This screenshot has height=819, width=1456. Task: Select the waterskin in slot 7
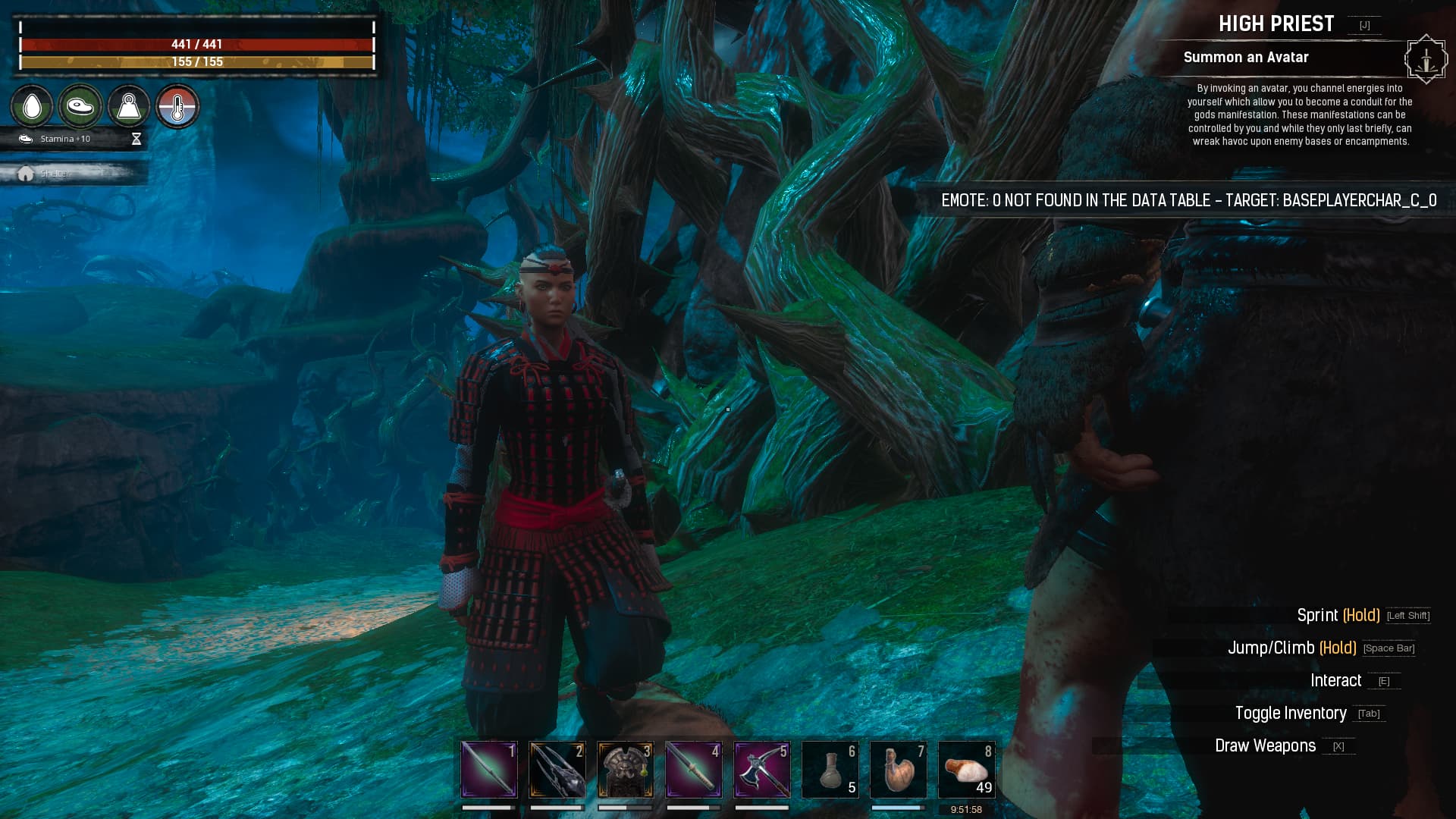click(x=898, y=770)
